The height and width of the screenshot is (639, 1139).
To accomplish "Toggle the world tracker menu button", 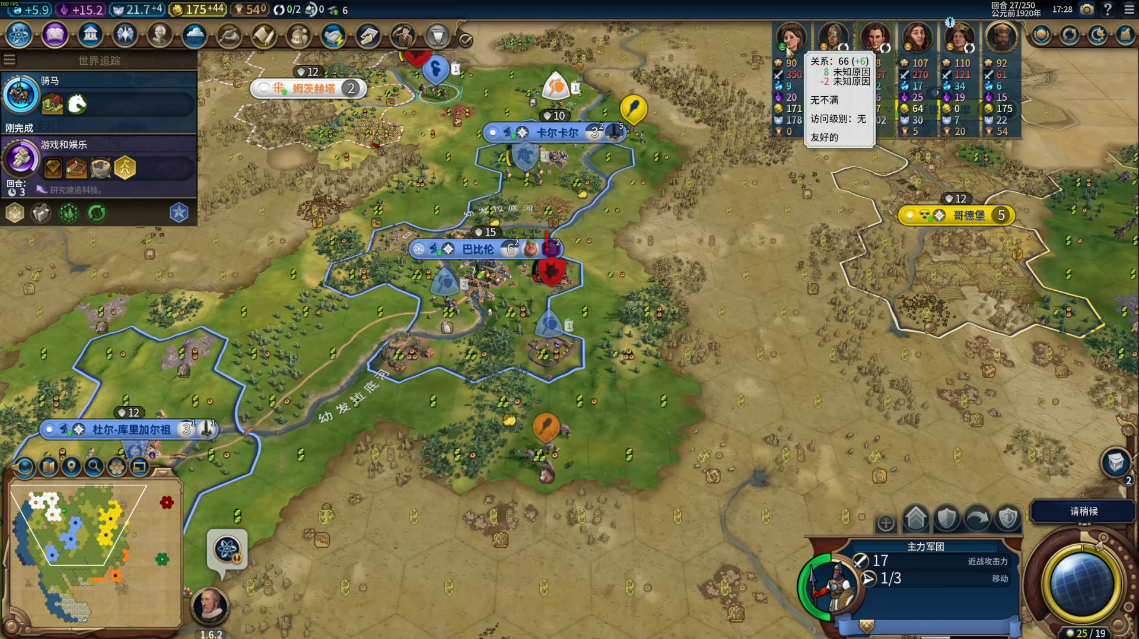I will [x=10, y=60].
